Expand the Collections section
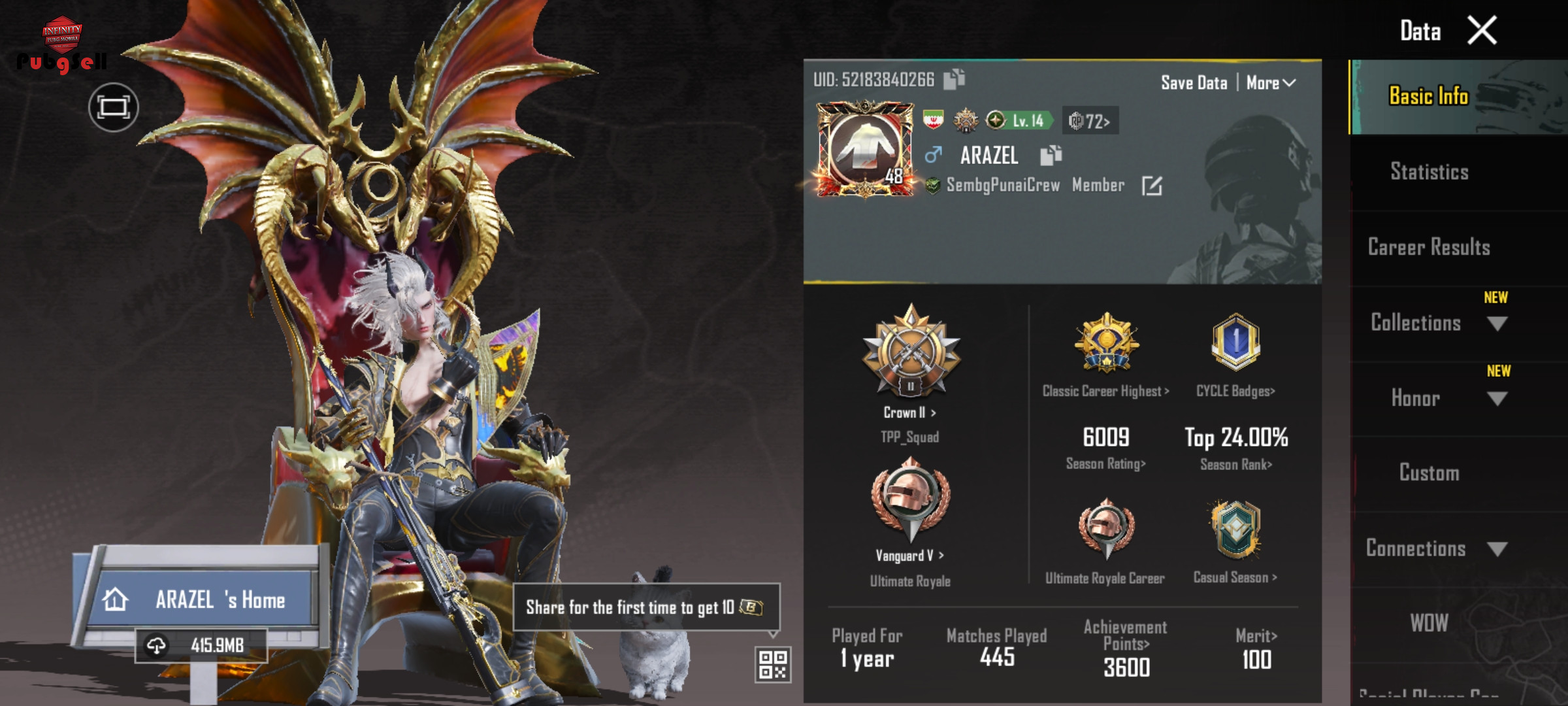This screenshot has height=706, width=1568. tap(1496, 324)
